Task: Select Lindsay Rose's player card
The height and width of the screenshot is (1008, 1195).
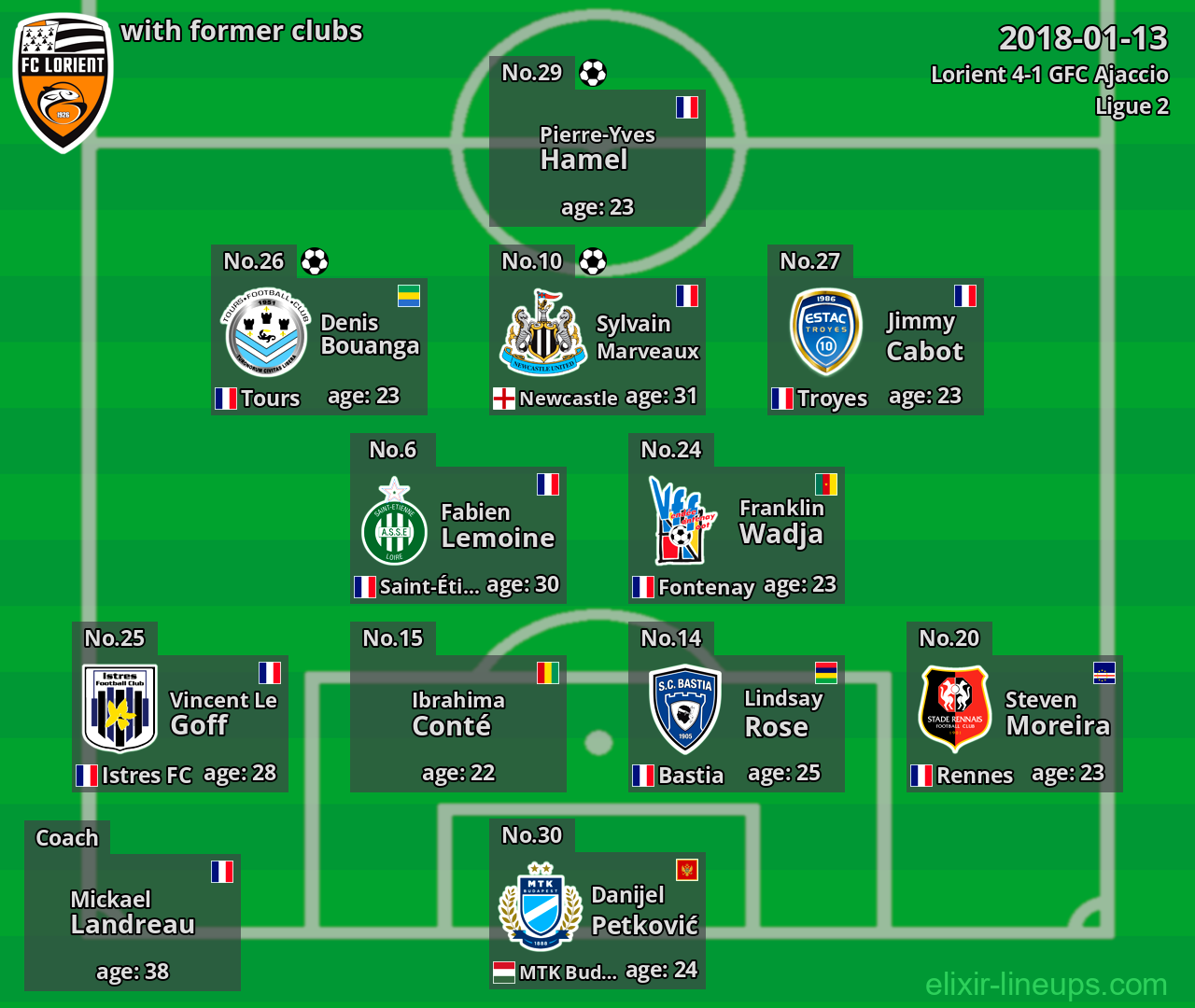Action: (x=736, y=723)
